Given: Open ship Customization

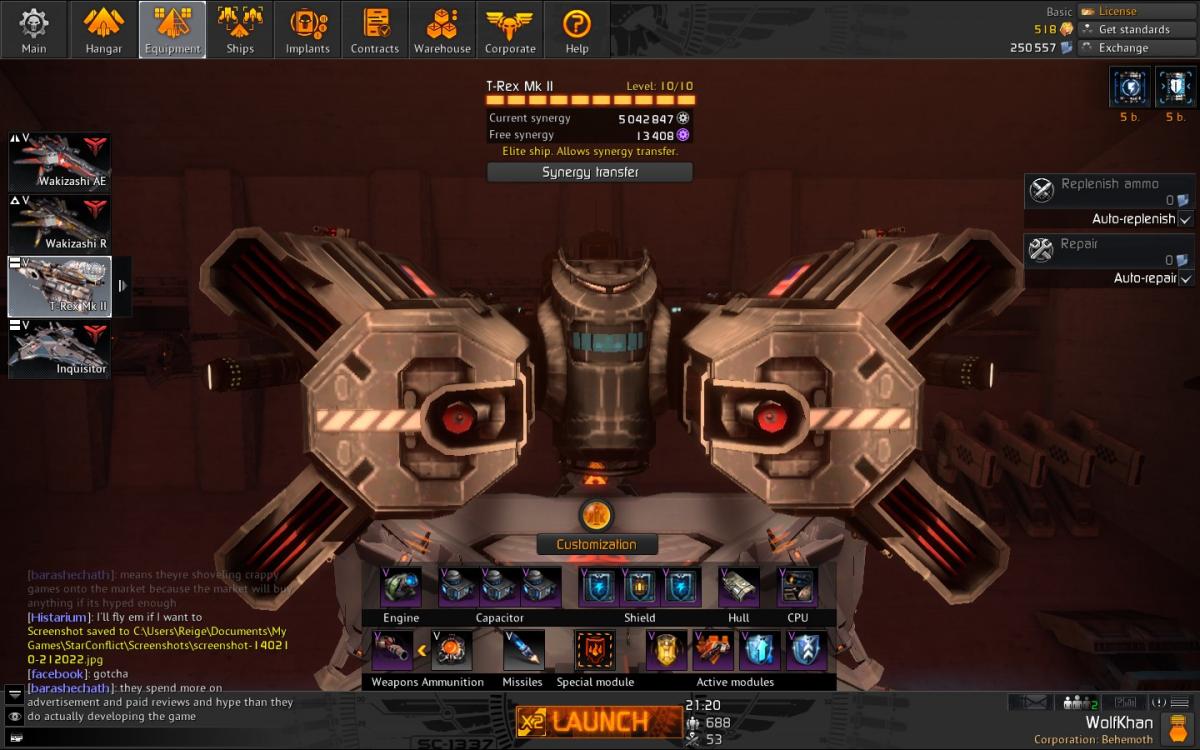Looking at the screenshot, I should (596, 544).
